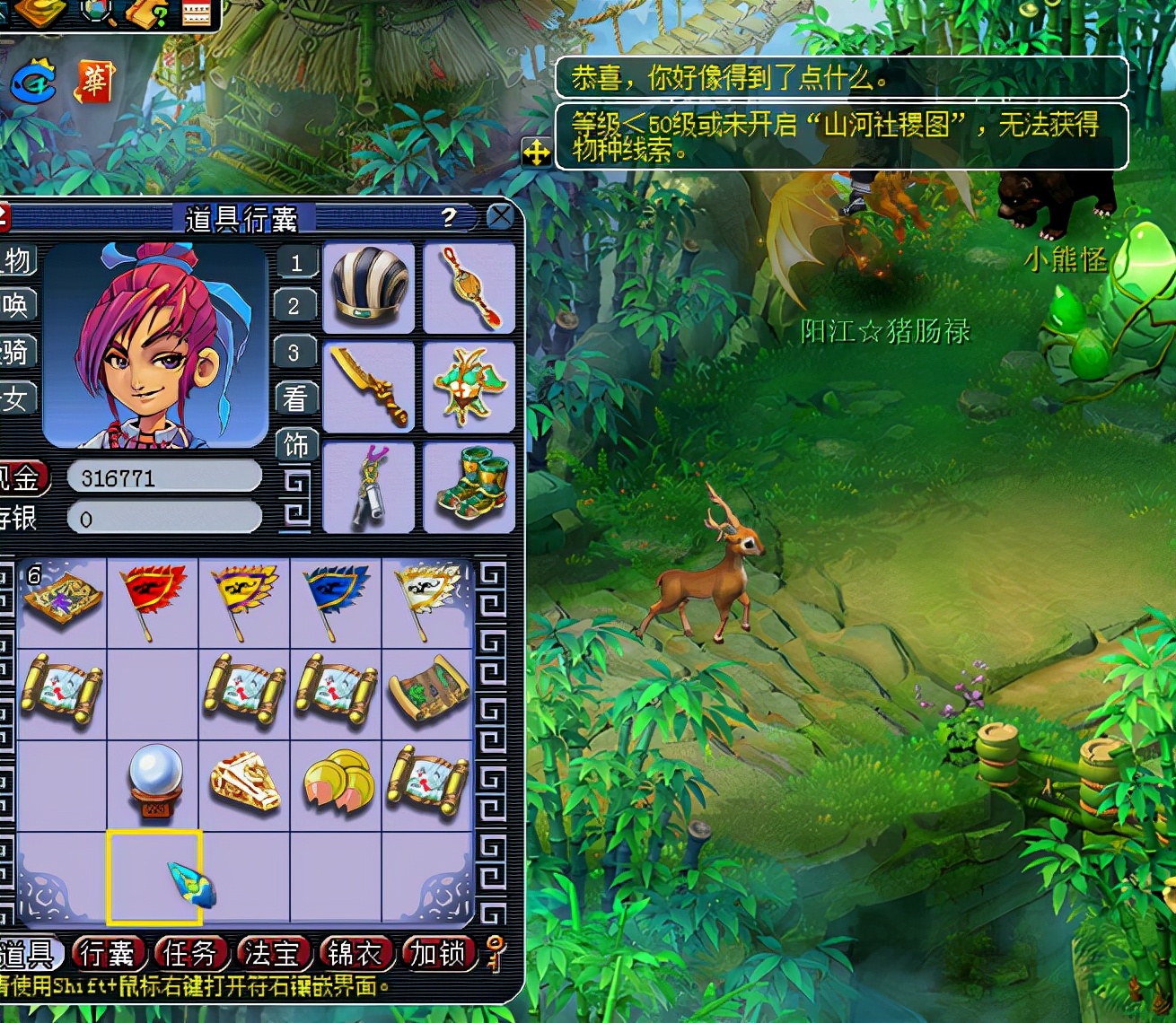This screenshot has height=1023, width=1176.
Task: Click the 加锁 lock button
Action: (x=438, y=953)
